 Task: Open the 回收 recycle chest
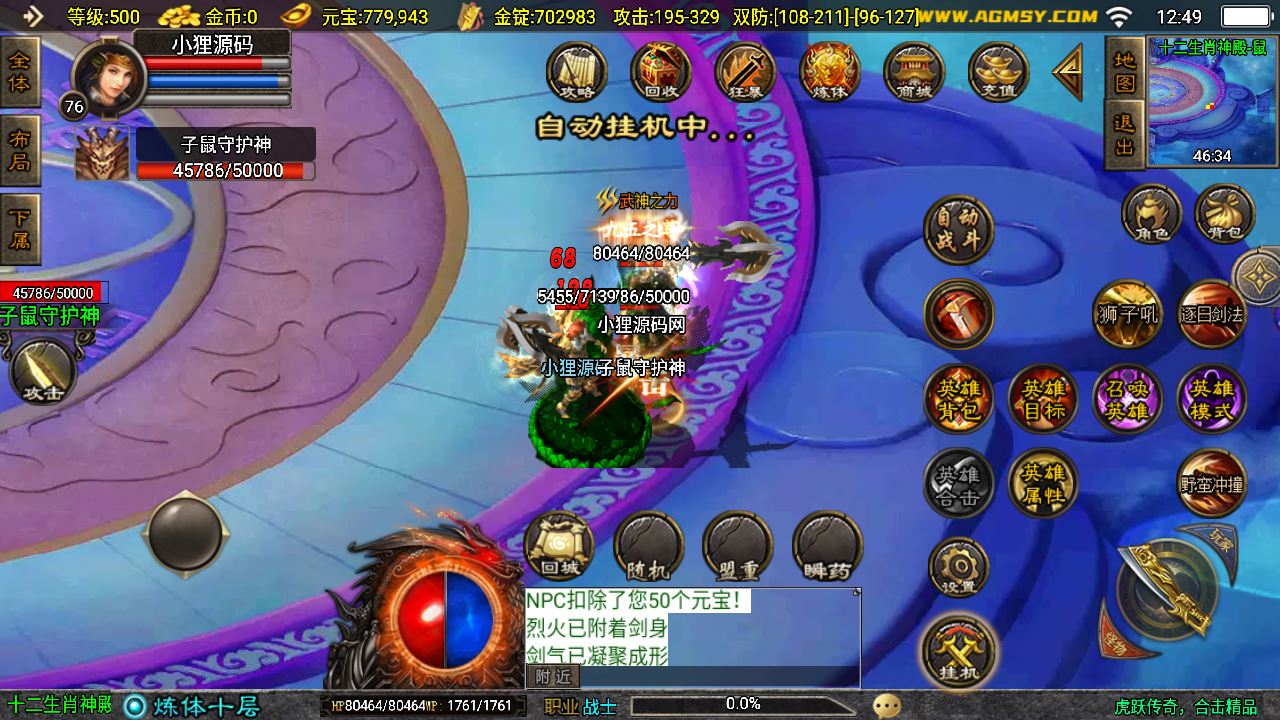point(661,72)
